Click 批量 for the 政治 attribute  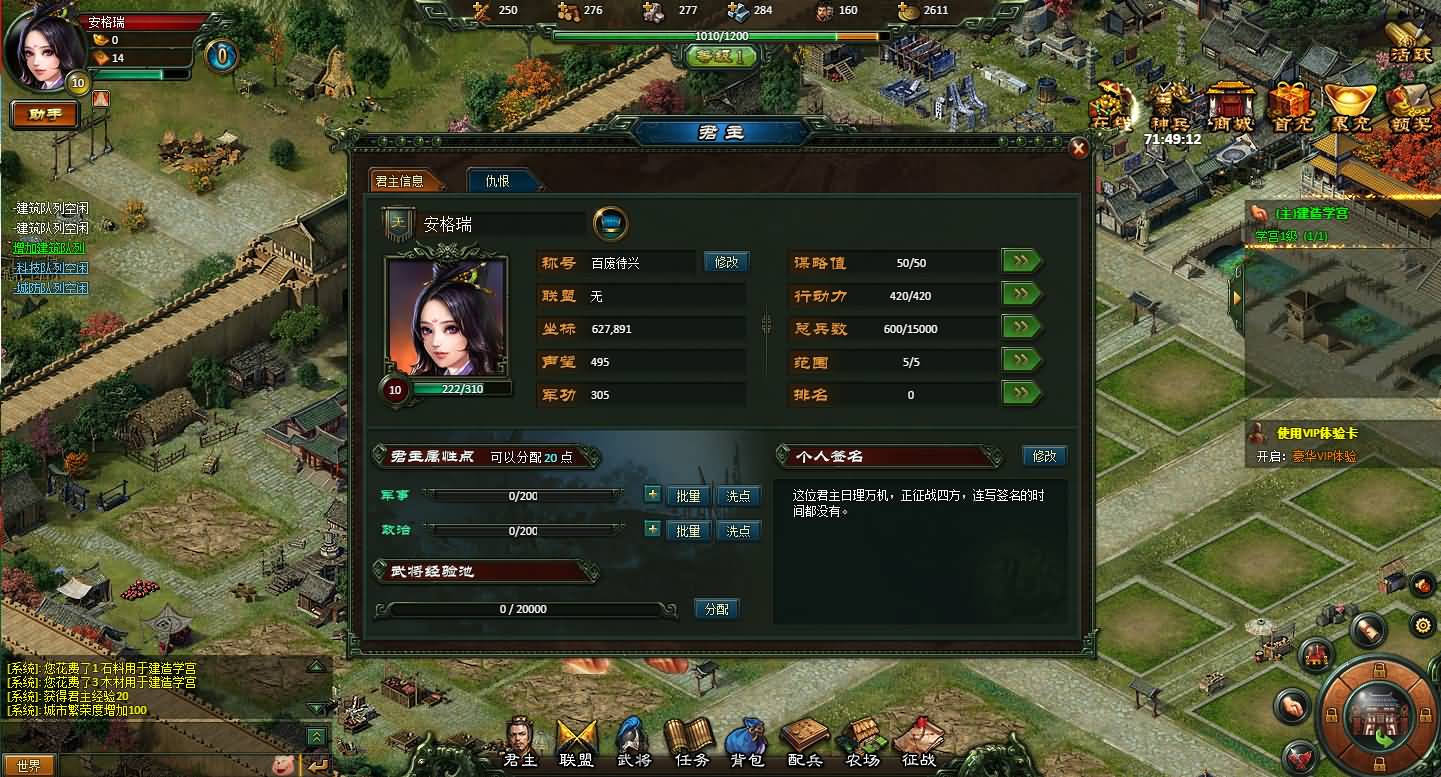tap(688, 531)
